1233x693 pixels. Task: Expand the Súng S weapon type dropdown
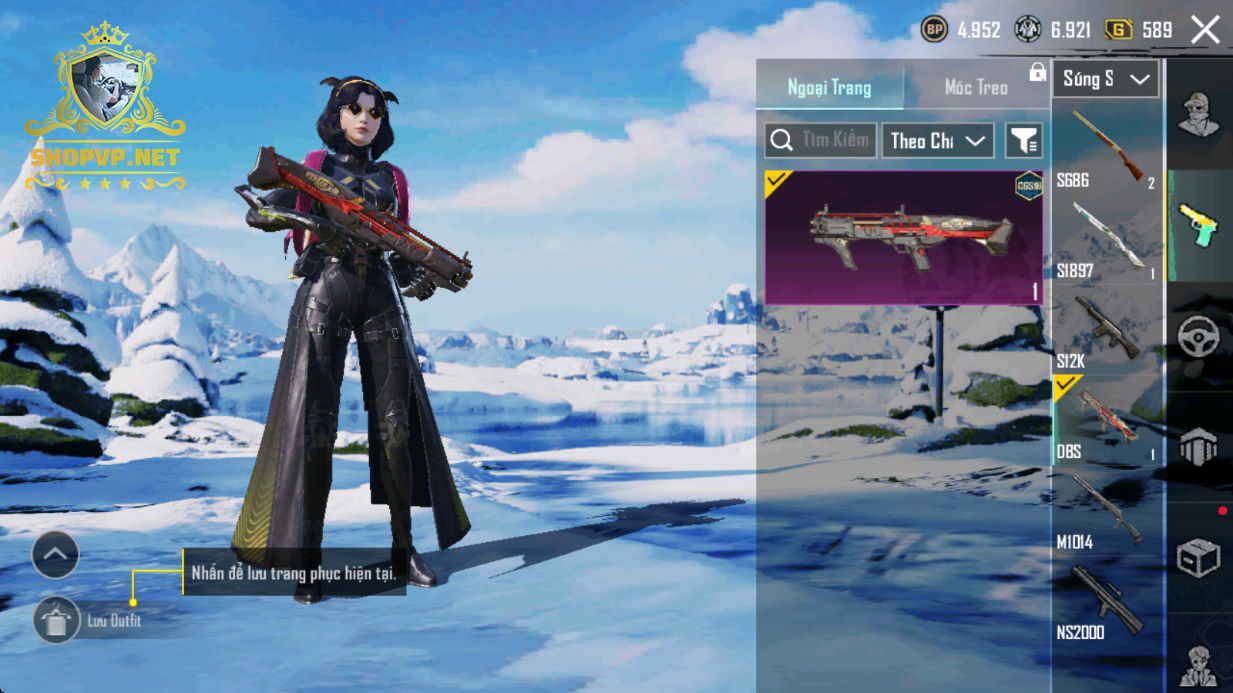[1105, 79]
